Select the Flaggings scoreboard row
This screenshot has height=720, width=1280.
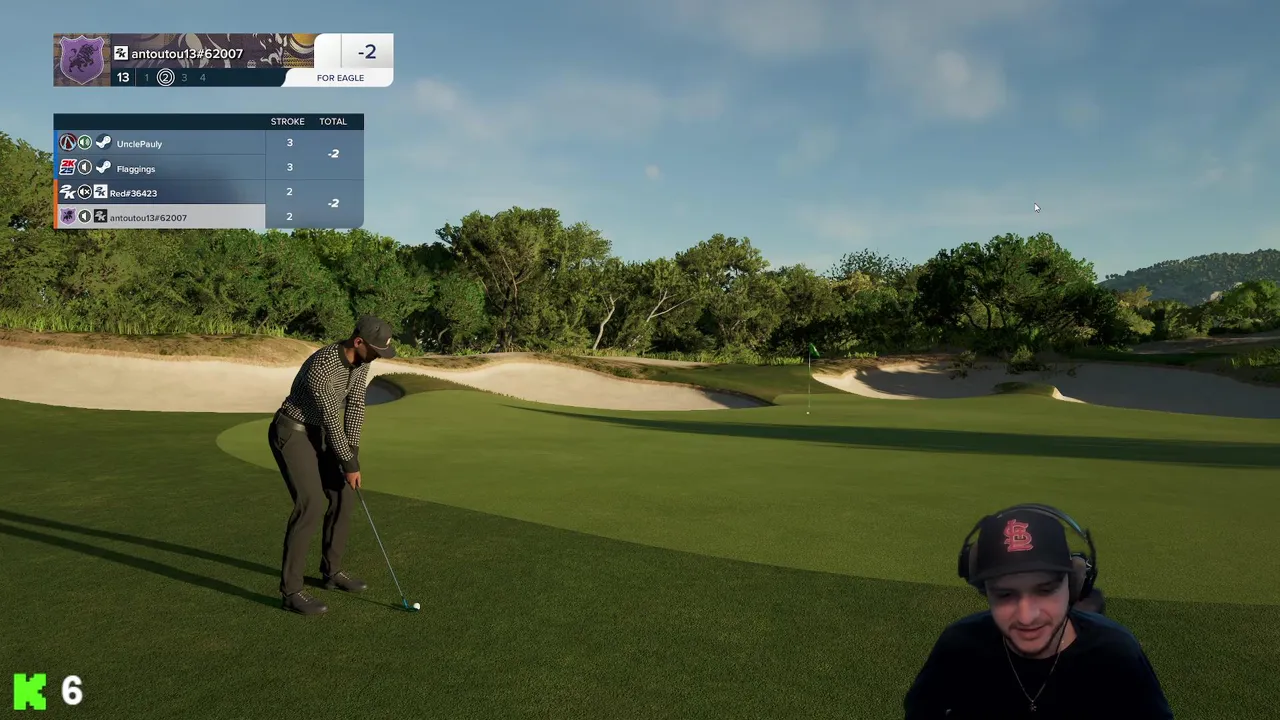coord(160,169)
